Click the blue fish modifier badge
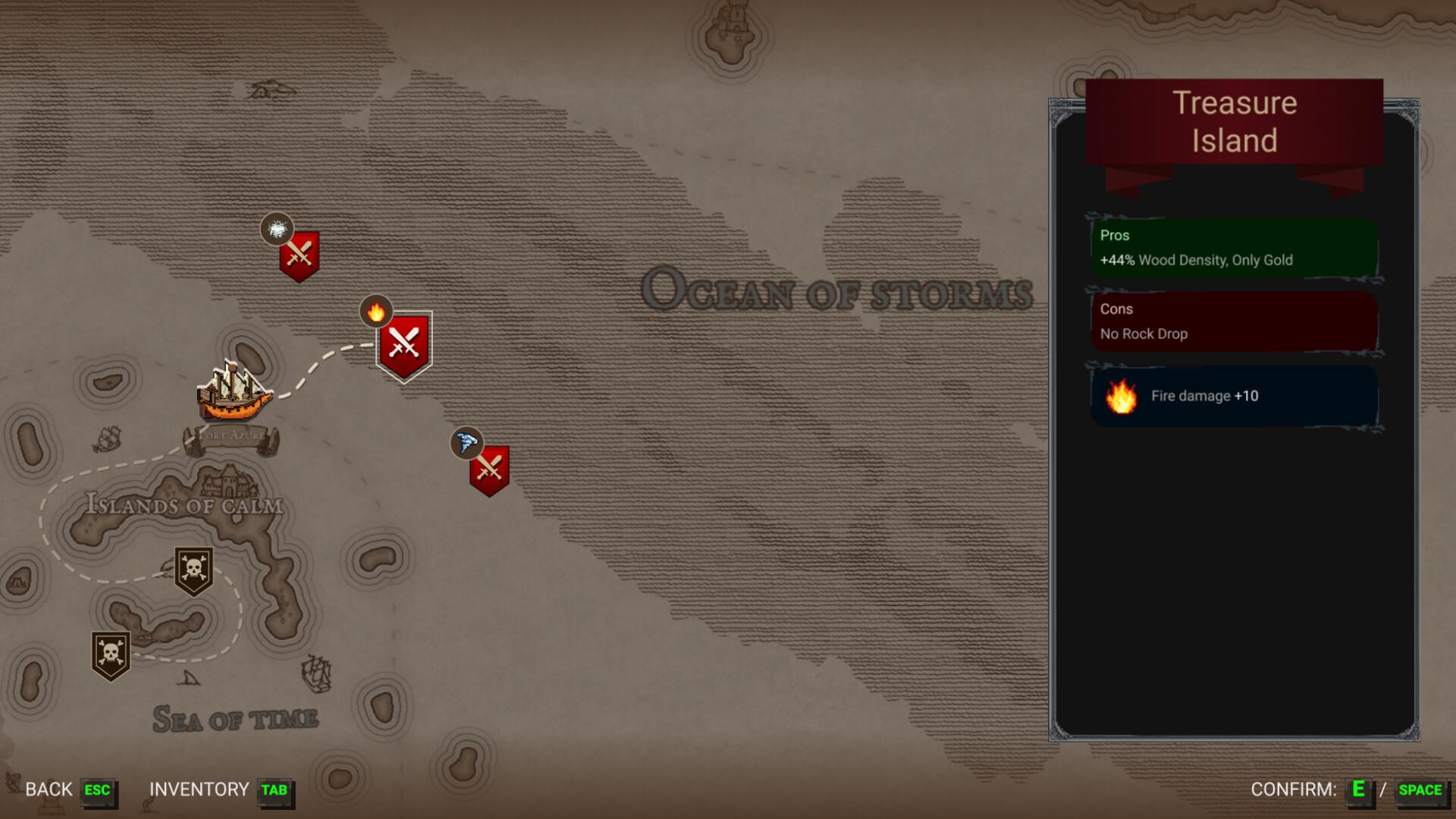Image resolution: width=1456 pixels, height=819 pixels. tap(466, 444)
